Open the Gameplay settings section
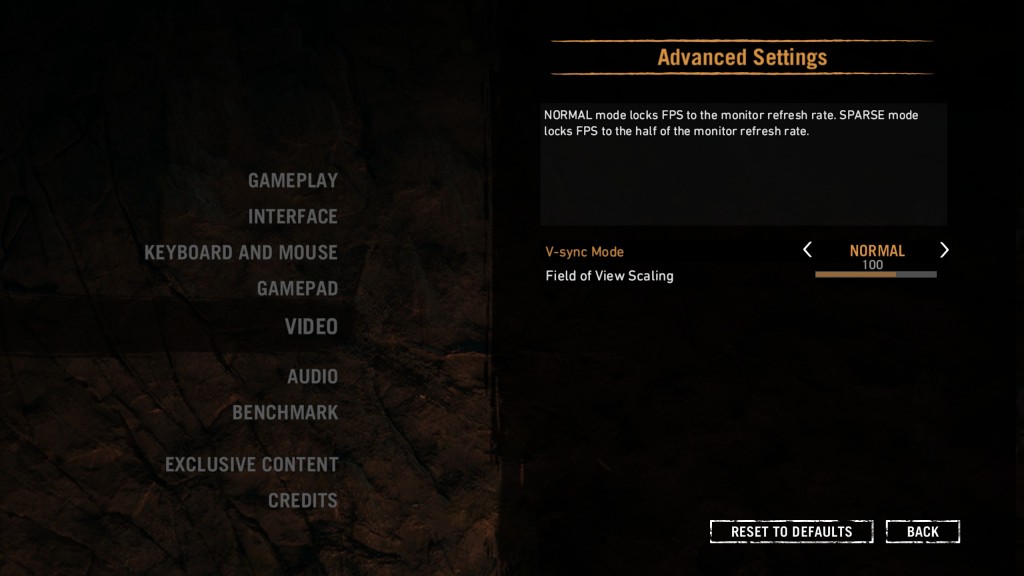The height and width of the screenshot is (576, 1024). [x=293, y=181]
